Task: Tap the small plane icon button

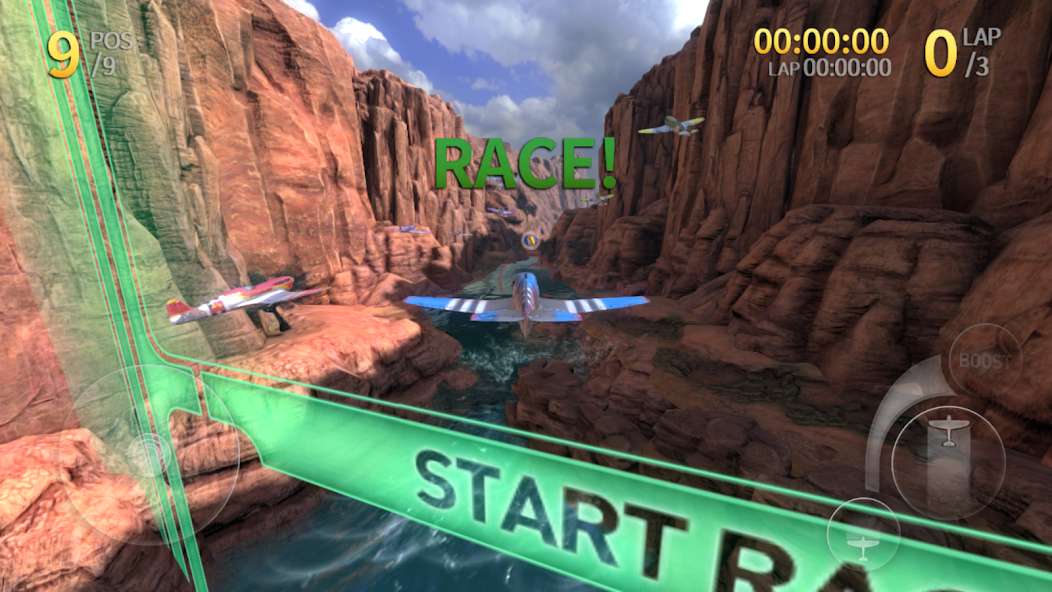Action: 863,542
